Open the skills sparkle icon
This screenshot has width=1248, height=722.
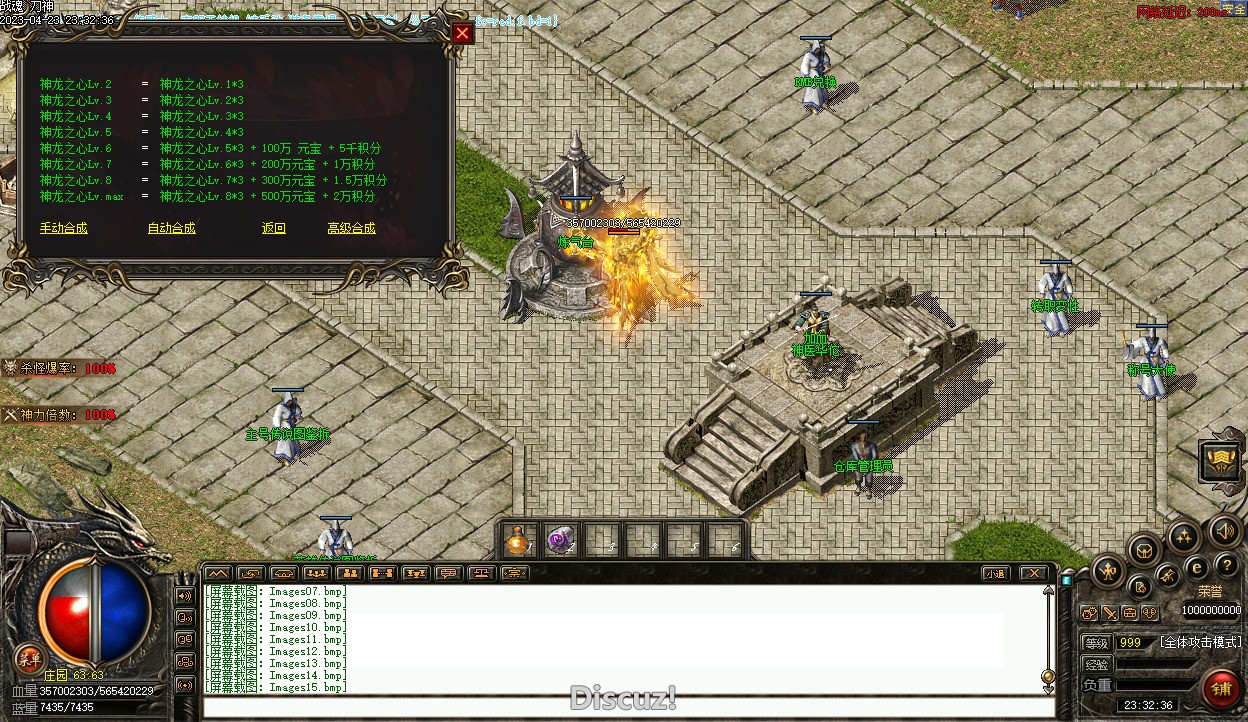[1184, 537]
